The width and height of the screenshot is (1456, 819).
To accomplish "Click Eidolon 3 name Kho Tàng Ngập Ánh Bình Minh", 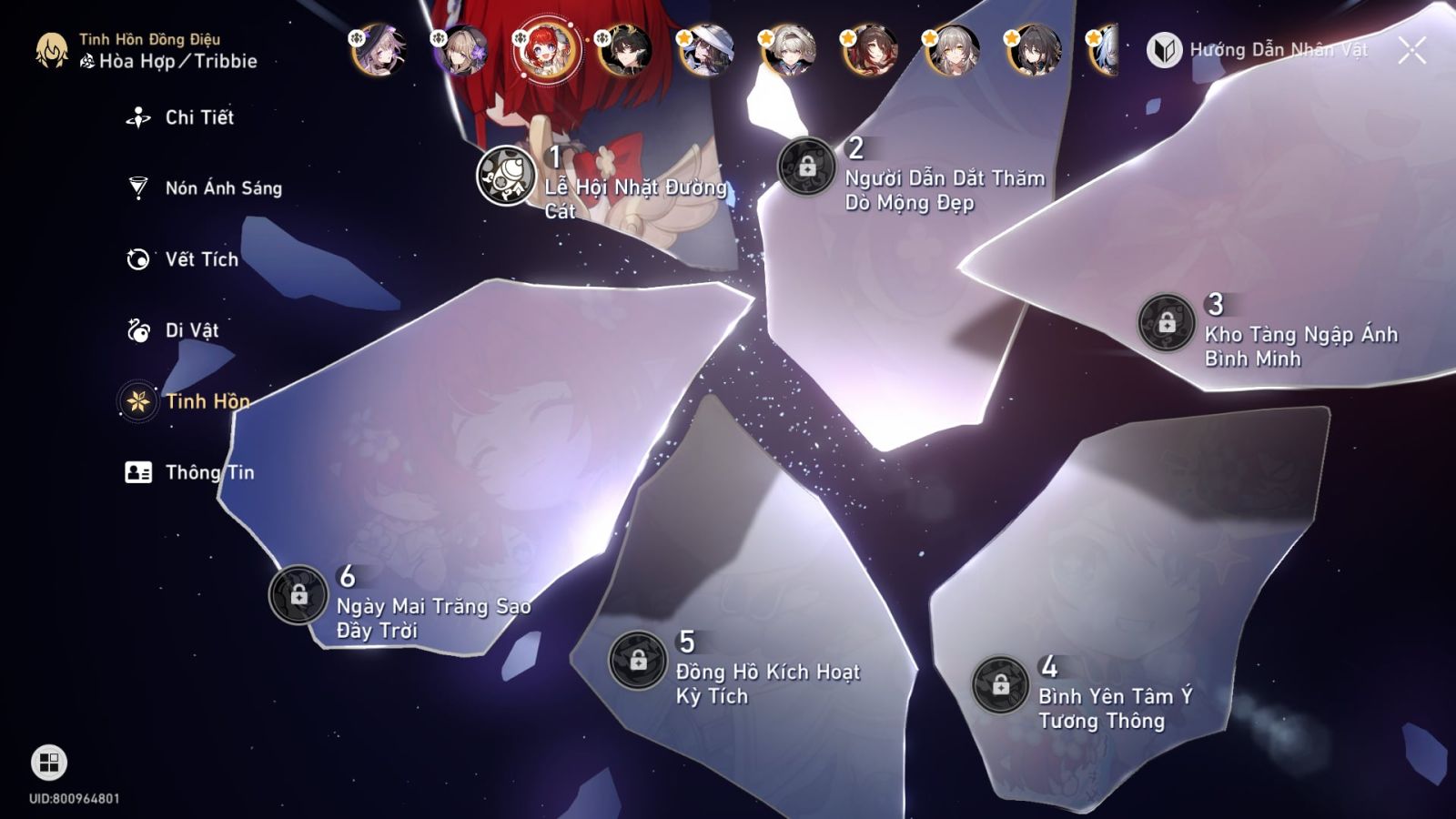I will (x=1300, y=348).
